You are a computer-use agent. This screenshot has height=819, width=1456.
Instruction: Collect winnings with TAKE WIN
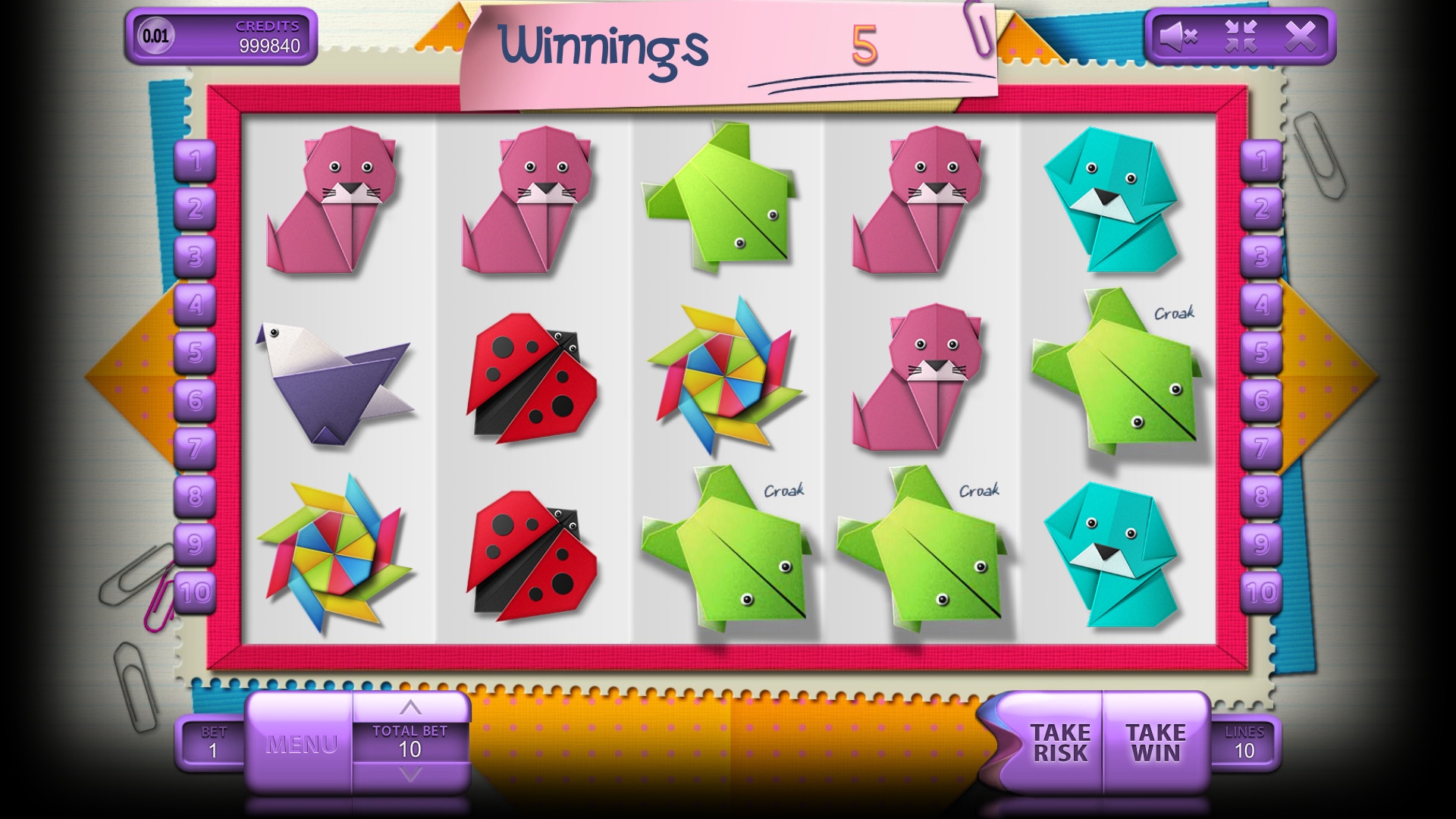(1155, 743)
